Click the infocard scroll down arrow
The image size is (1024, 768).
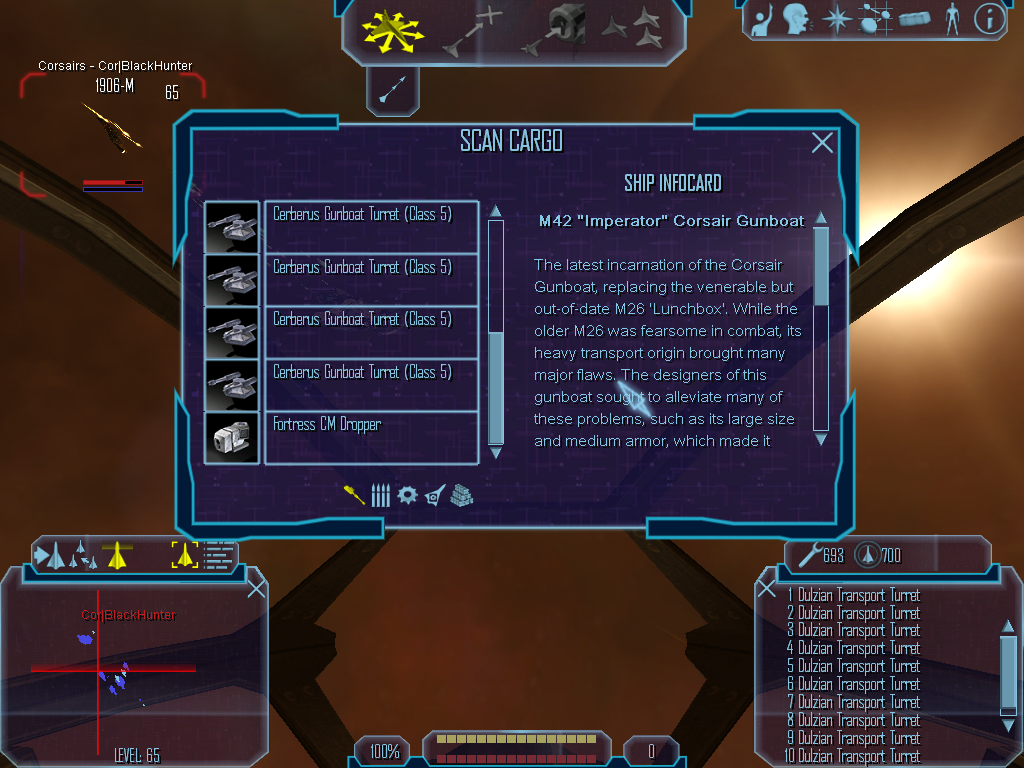tap(821, 438)
